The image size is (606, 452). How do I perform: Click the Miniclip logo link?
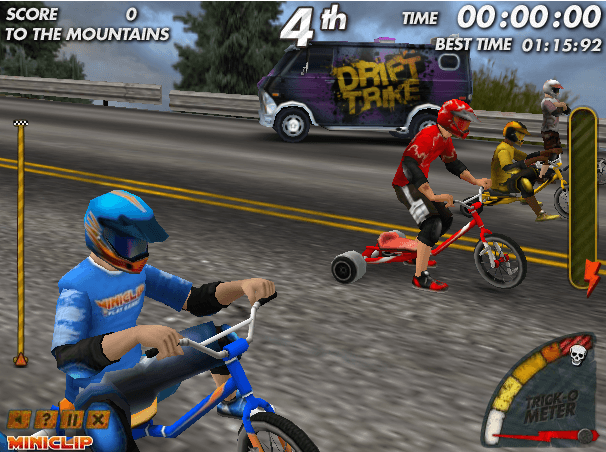point(50,441)
